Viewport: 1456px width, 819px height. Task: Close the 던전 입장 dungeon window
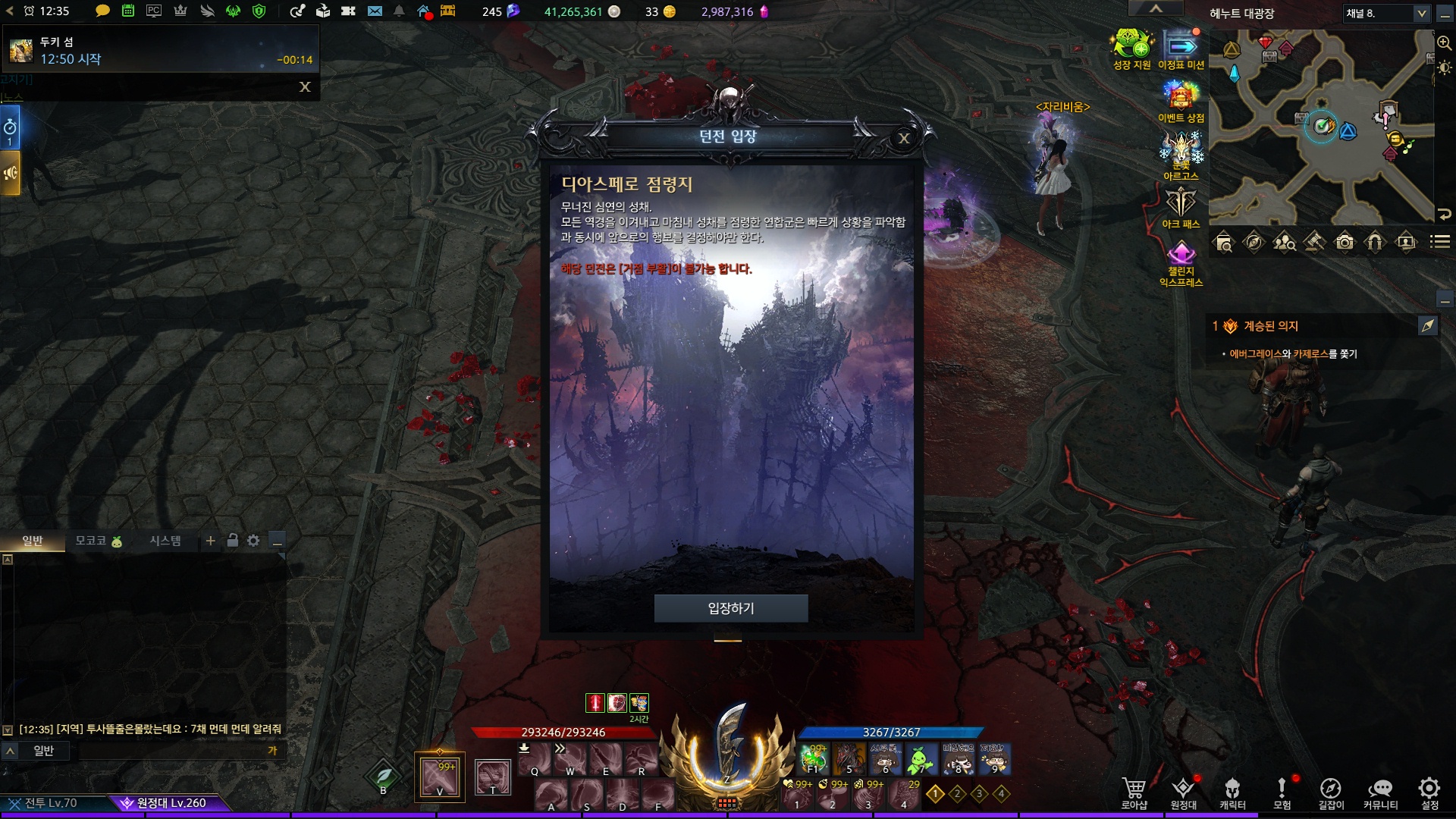coord(903,138)
